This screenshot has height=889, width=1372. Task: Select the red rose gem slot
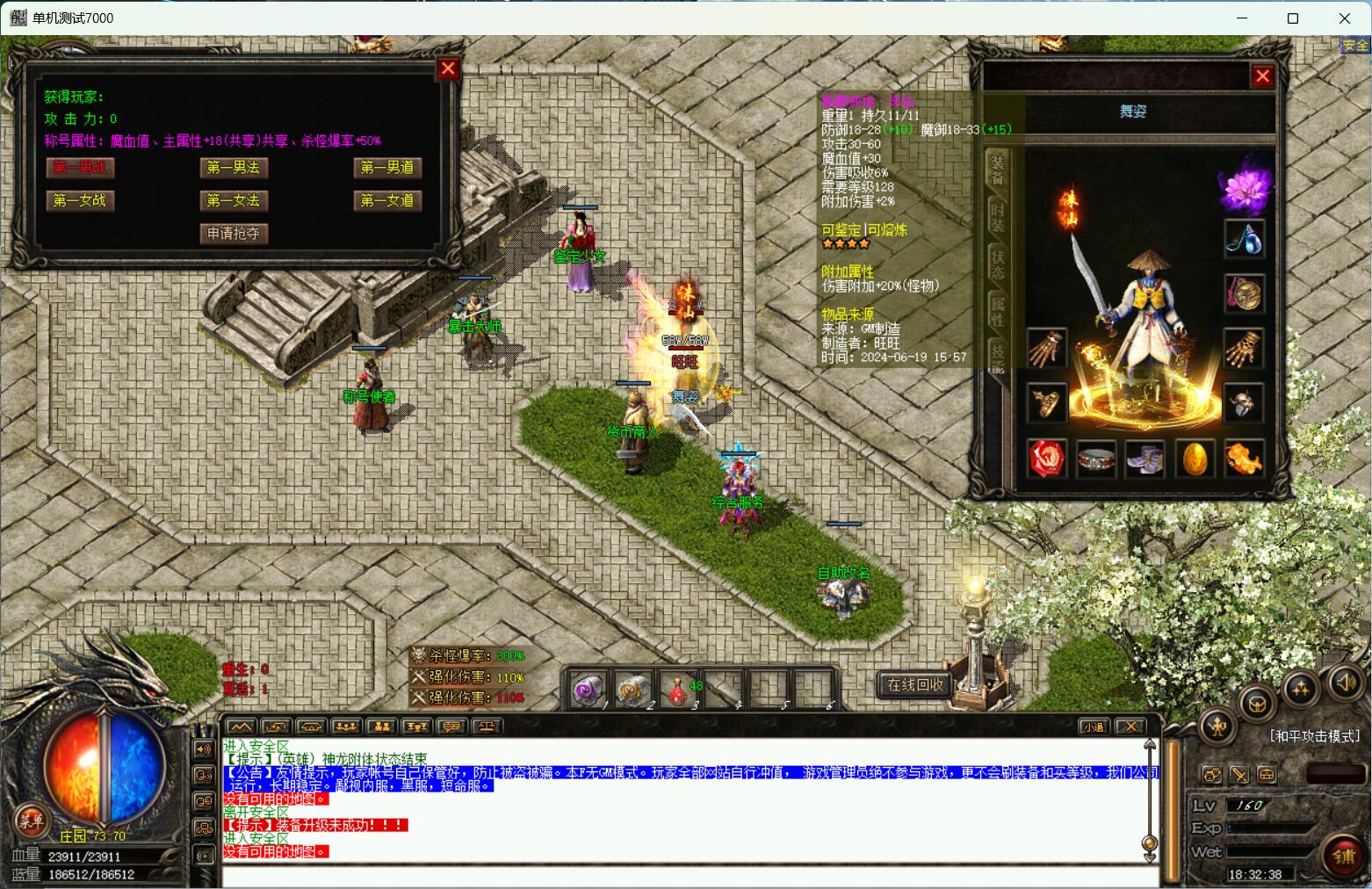tap(1046, 459)
